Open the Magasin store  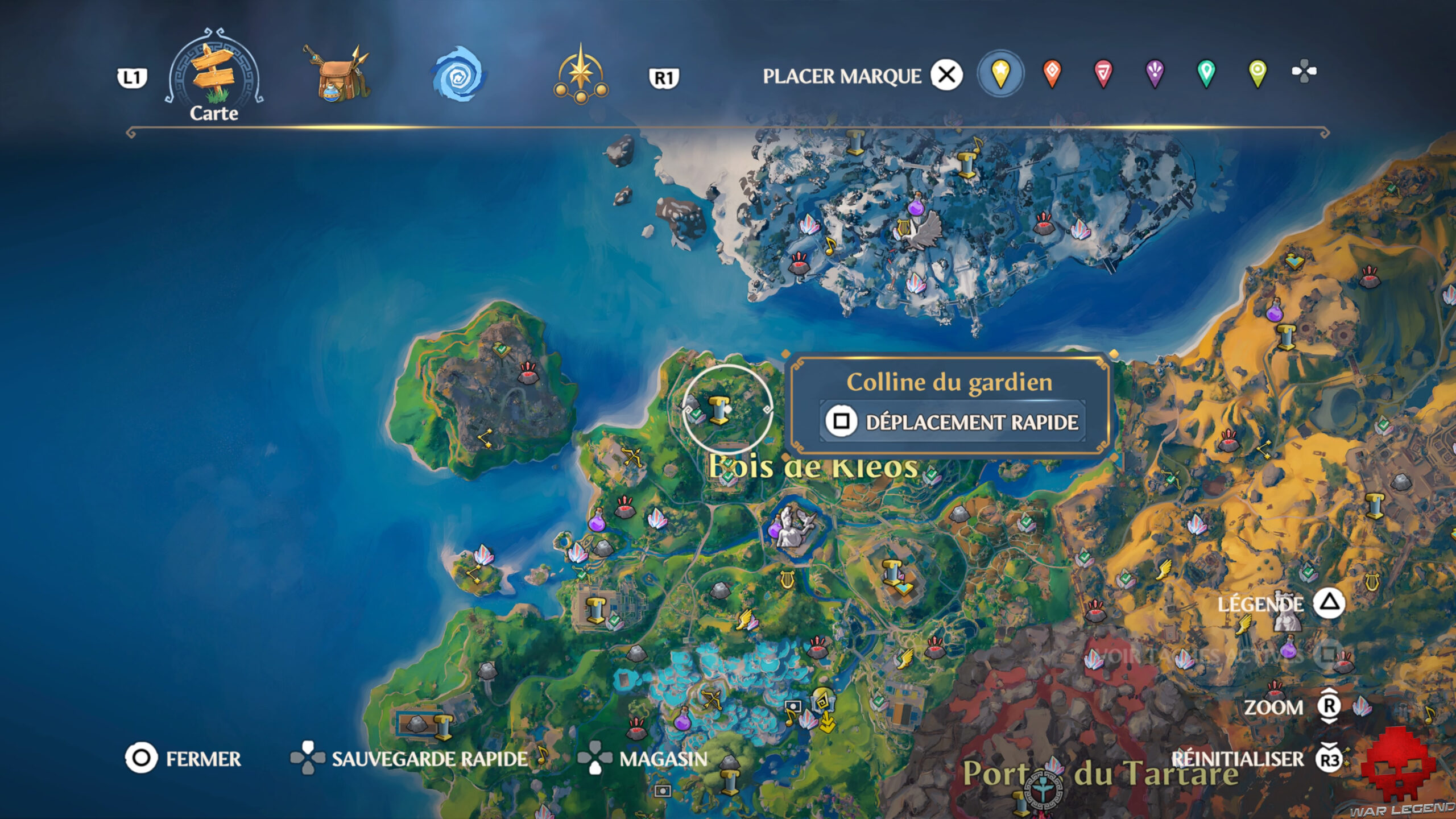click(x=643, y=758)
